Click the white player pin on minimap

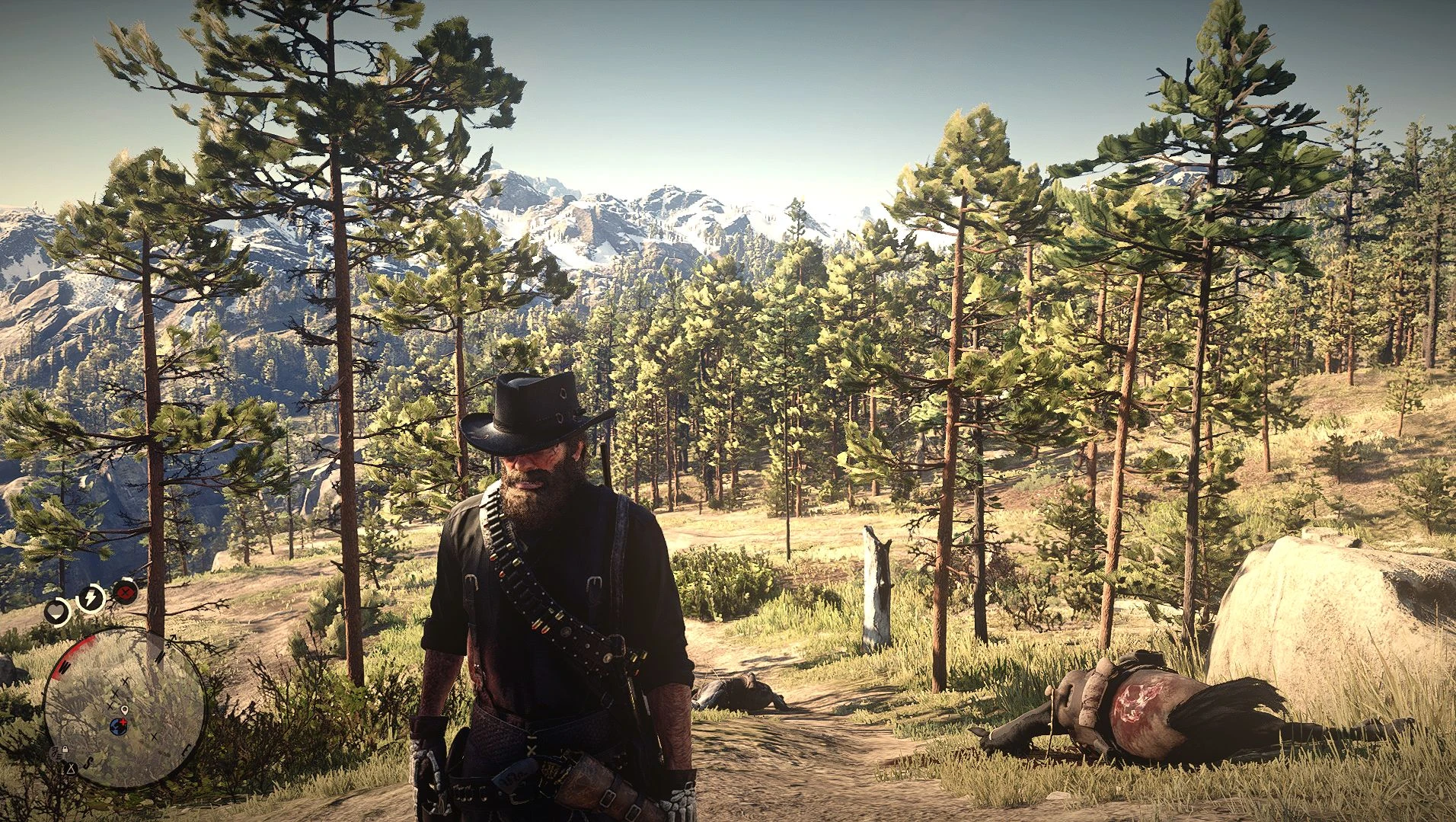[x=124, y=711]
